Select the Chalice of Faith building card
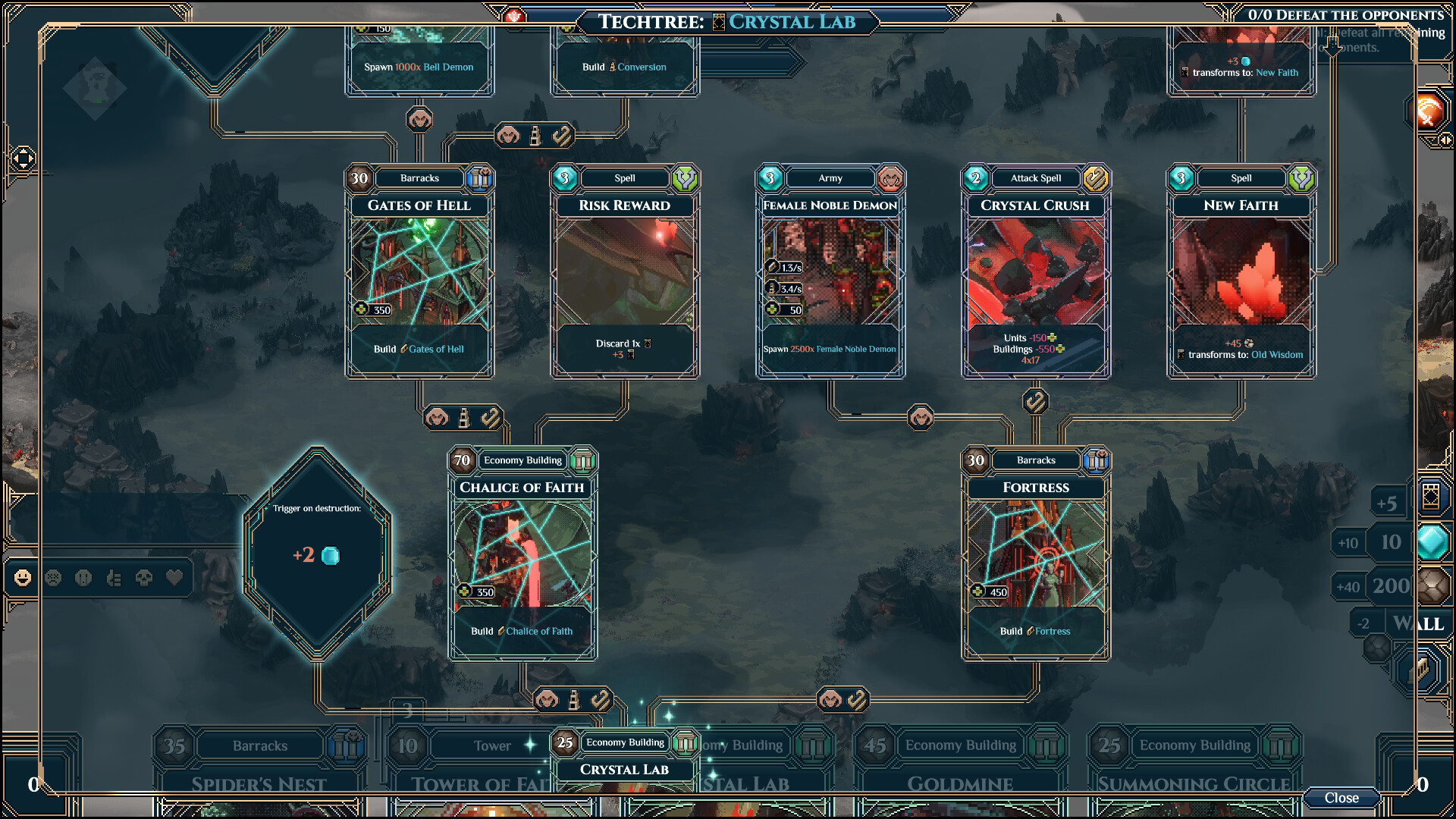This screenshot has width=1456, height=819. [x=522, y=554]
